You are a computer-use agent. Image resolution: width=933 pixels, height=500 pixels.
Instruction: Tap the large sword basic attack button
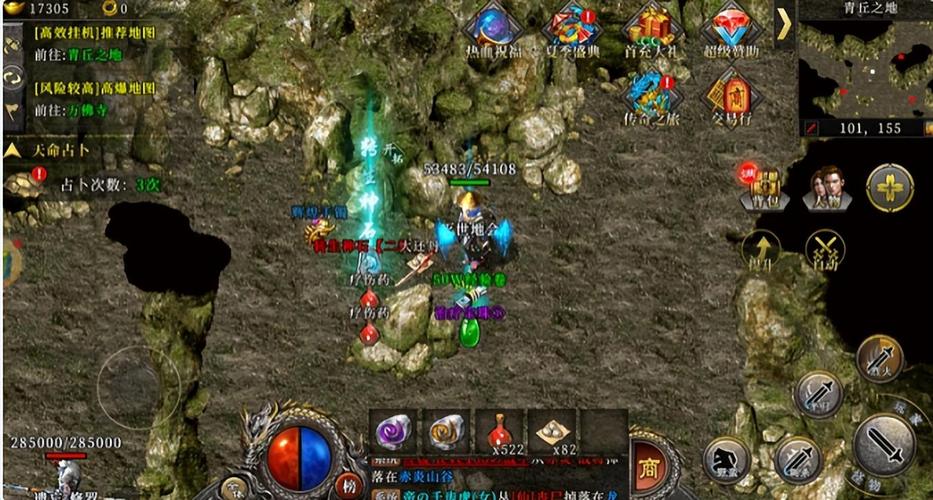click(885, 441)
